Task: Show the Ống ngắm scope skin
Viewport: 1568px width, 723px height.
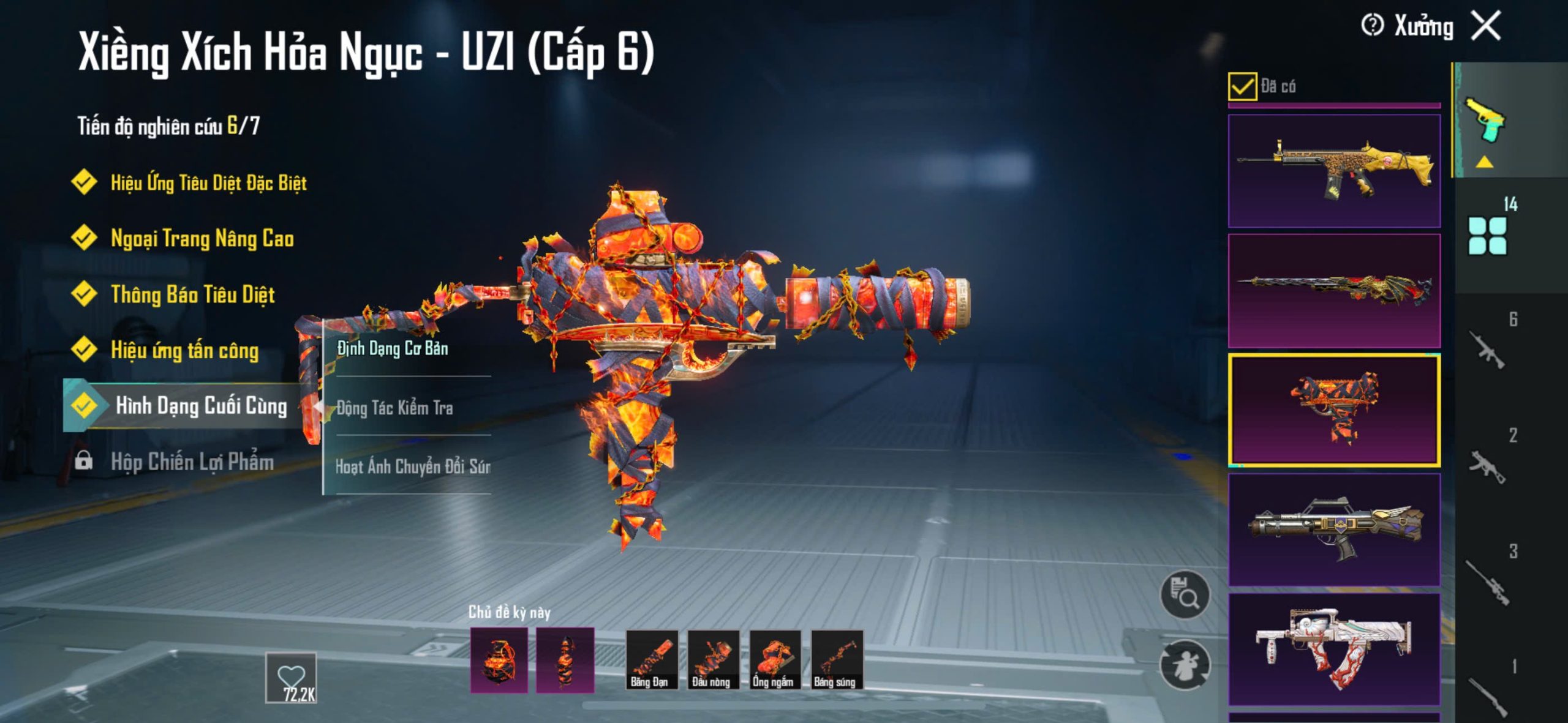Action: tap(775, 660)
